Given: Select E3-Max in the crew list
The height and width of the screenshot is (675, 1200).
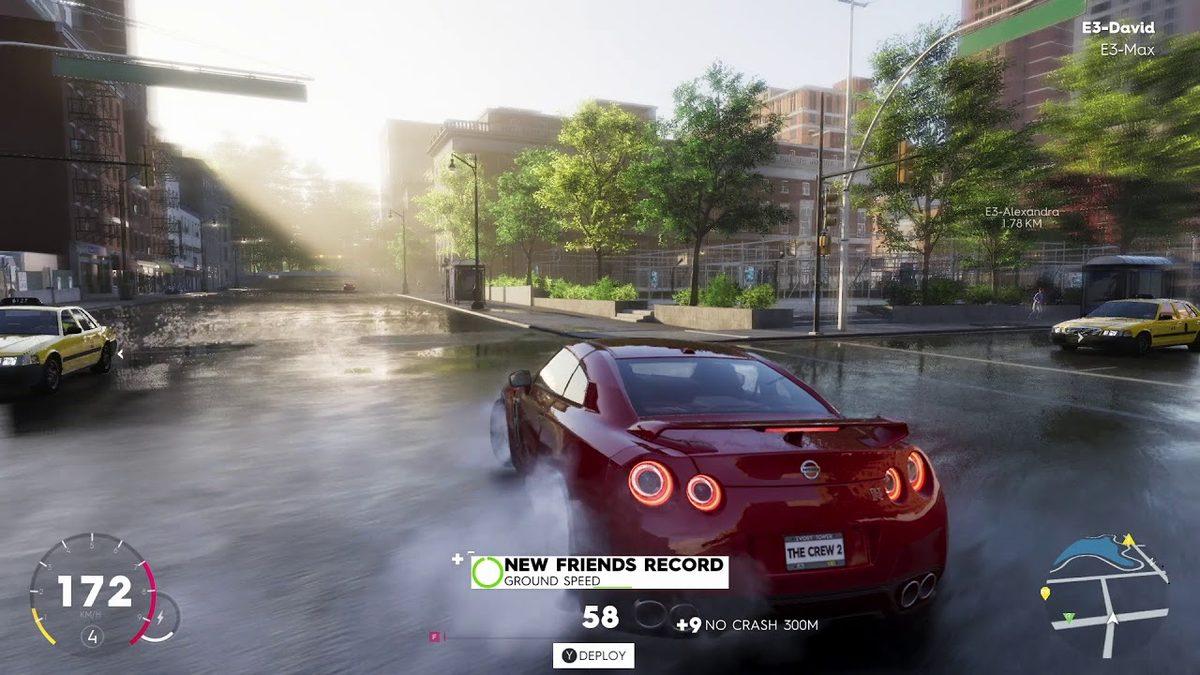Looking at the screenshot, I should pos(1127,49).
